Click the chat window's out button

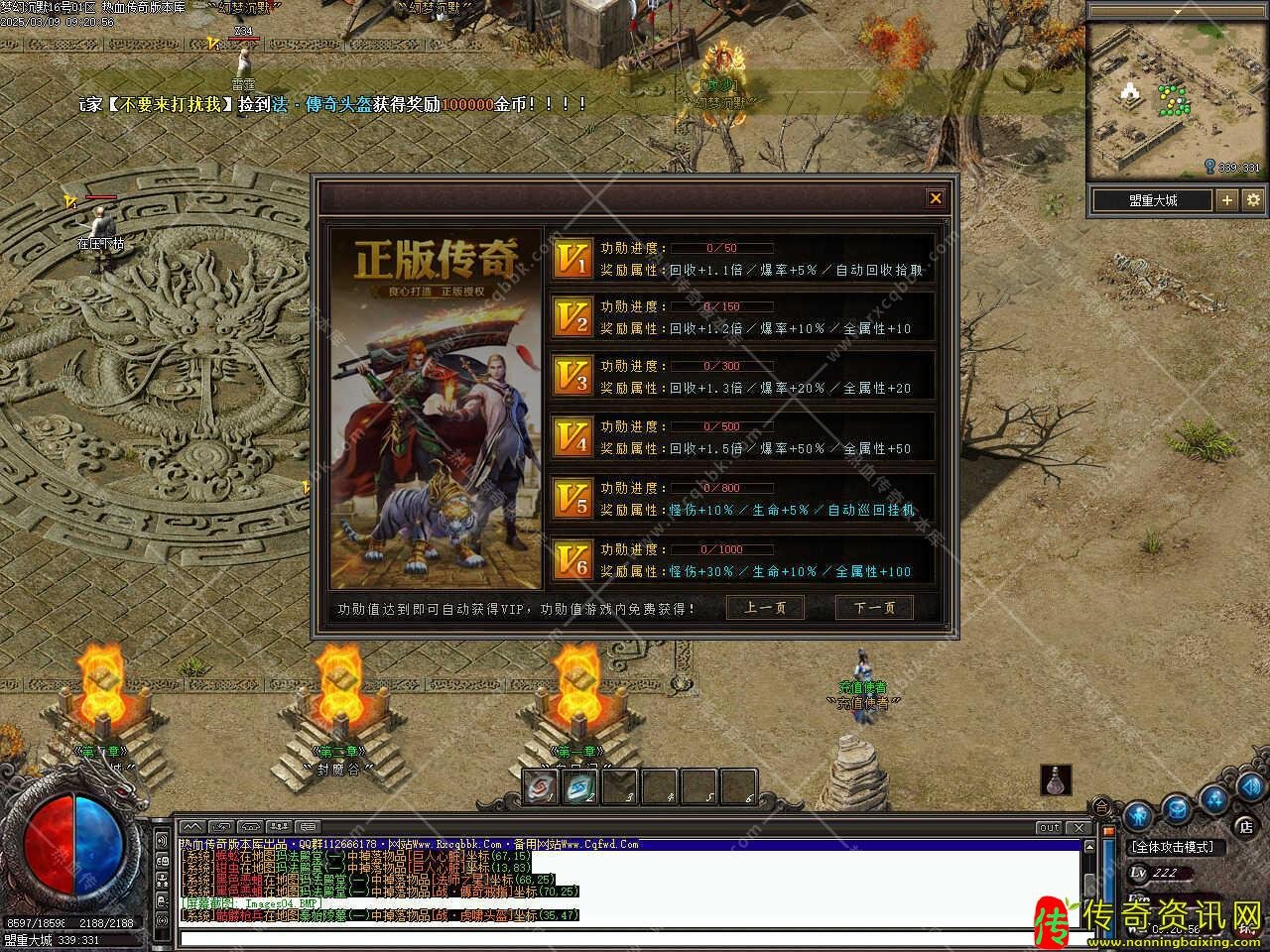coord(1049,827)
